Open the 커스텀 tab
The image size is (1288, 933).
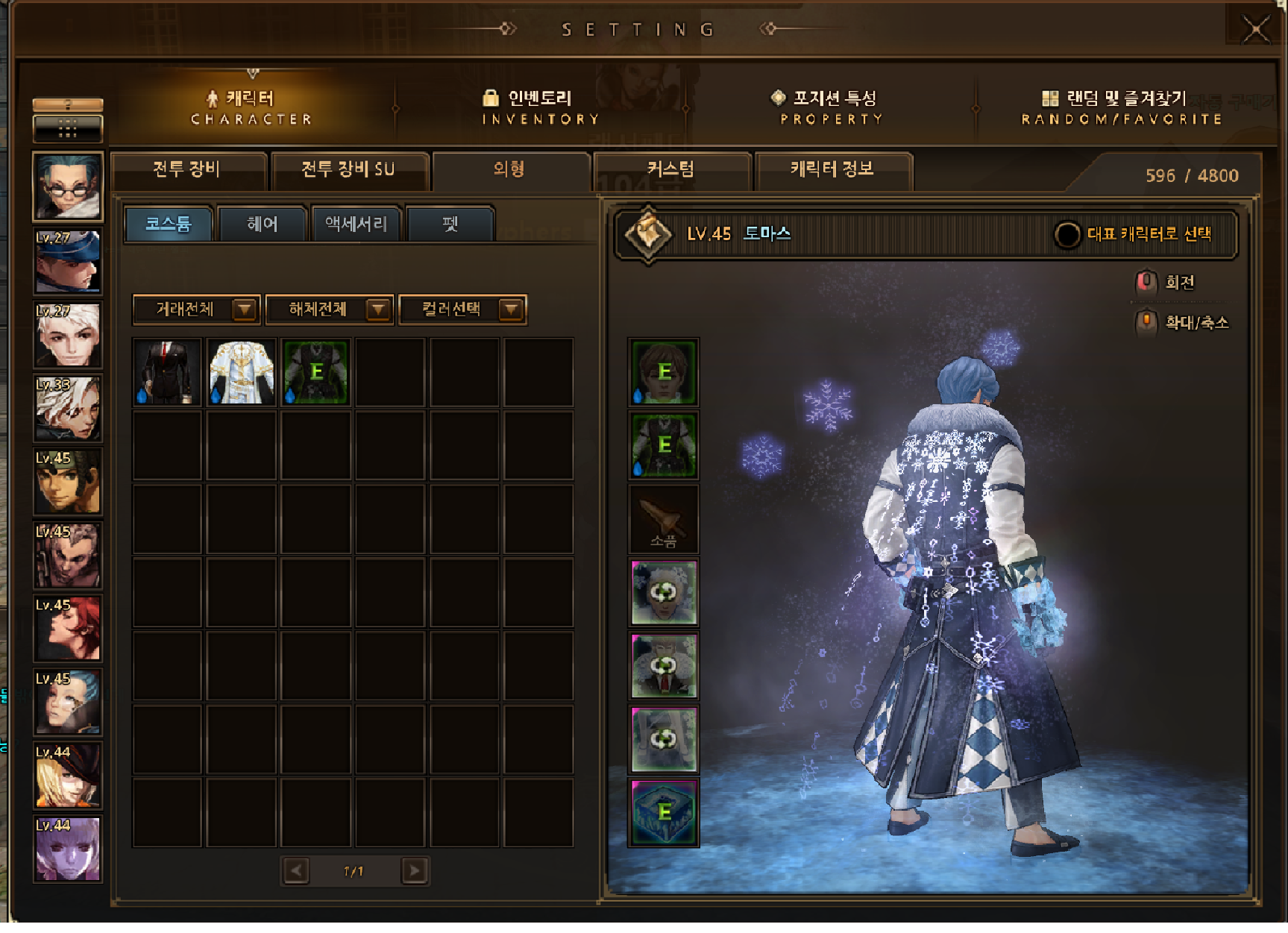pyautogui.click(x=671, y=170)
